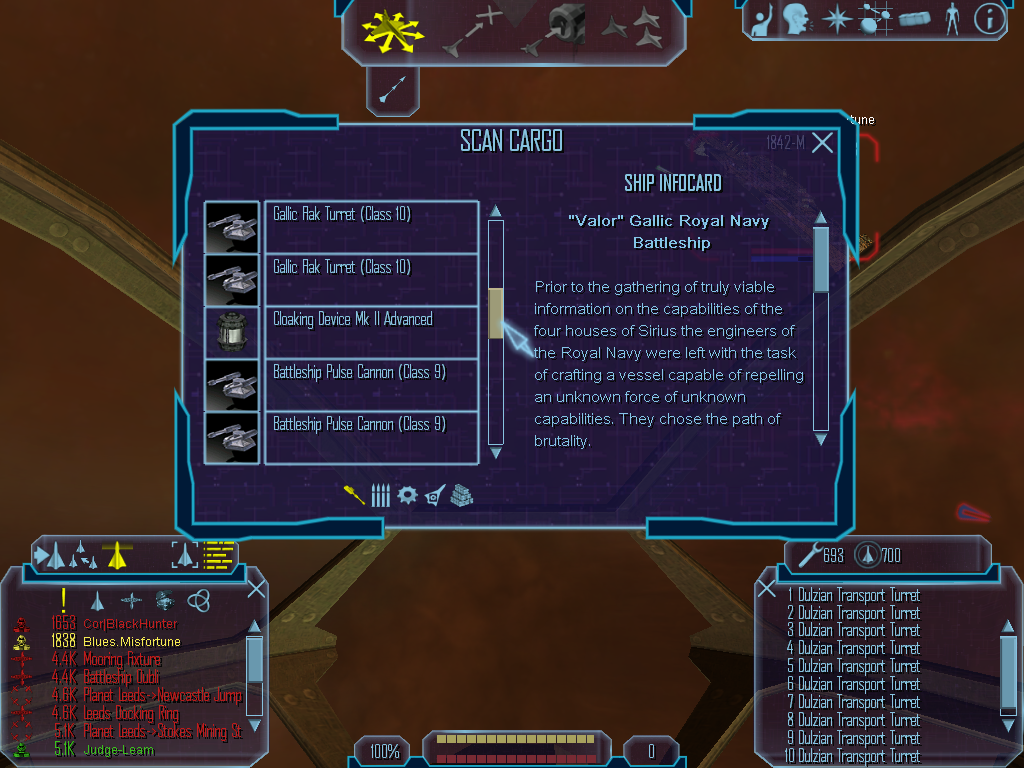Close the weapons list panel

tap(767, 589)
